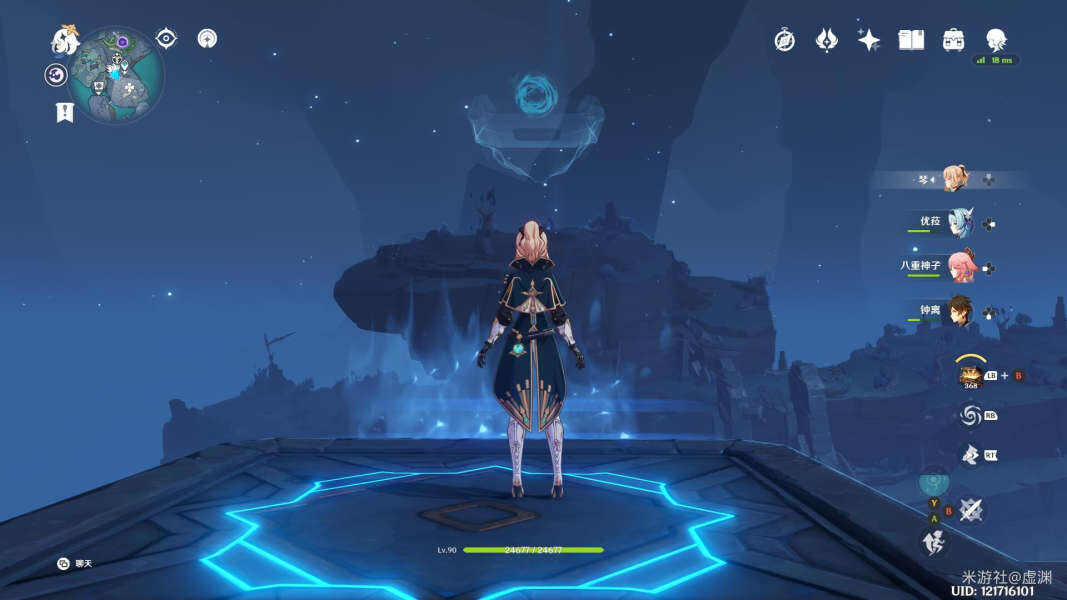This screenshot has height=600, width=1067.
Task: Click the purple swirl icon beside the minimap
Action: coord(56,75)
